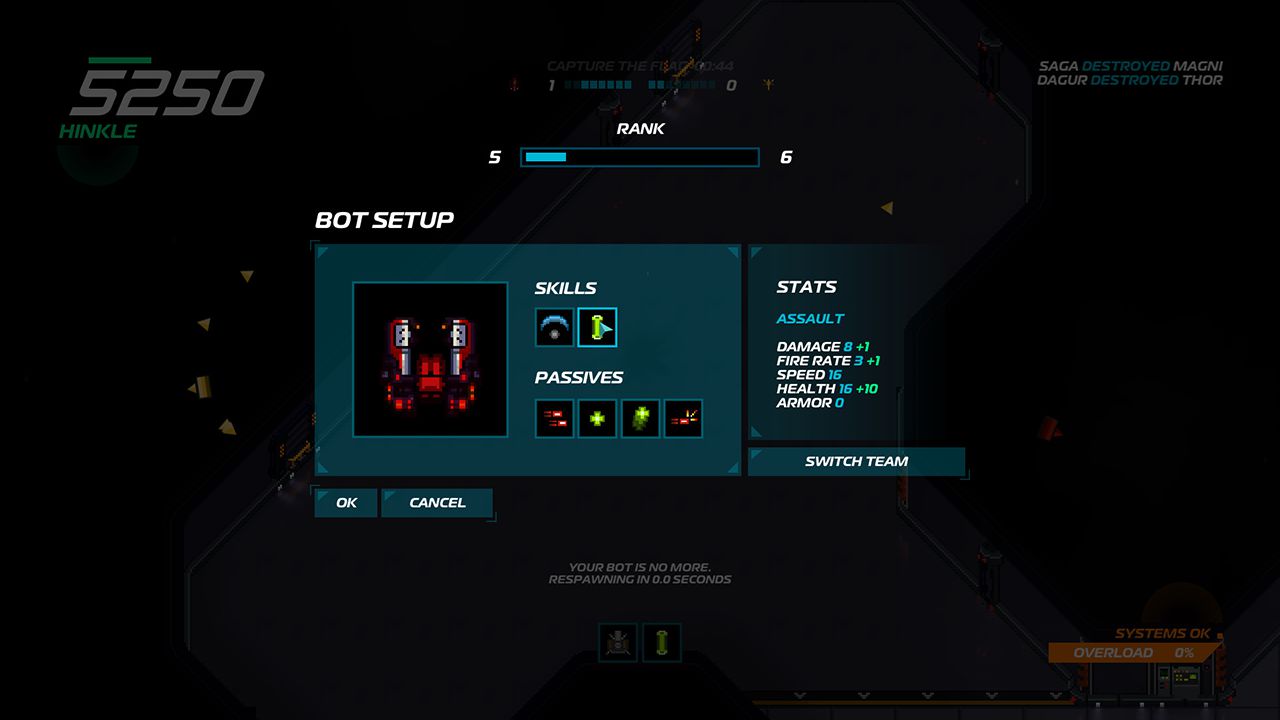Click the blue team flag score icon
The height and width of the screenshot is (720, 1280).
tap(513, 85)
